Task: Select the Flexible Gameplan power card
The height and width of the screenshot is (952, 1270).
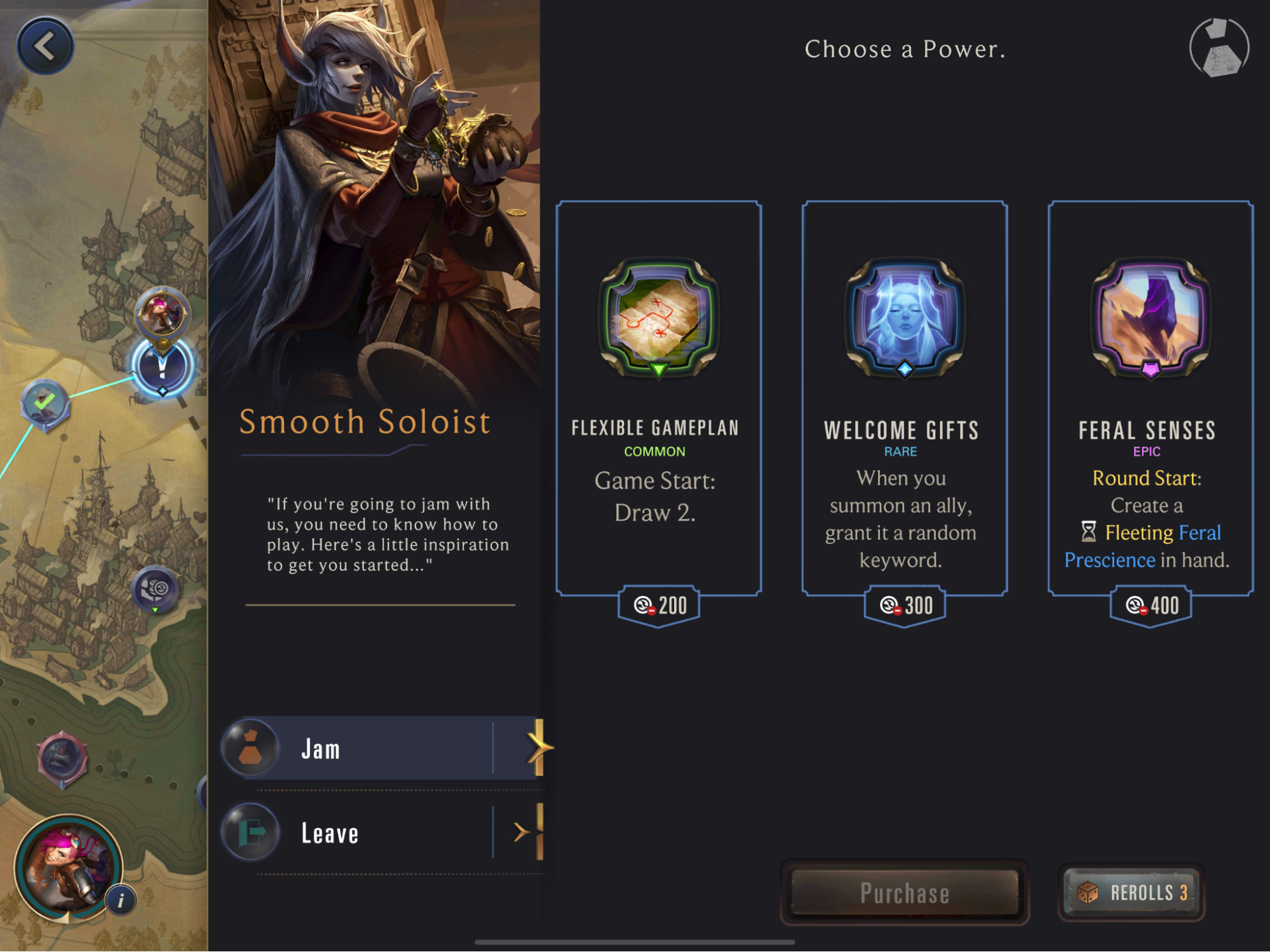Action: [658, 399]
